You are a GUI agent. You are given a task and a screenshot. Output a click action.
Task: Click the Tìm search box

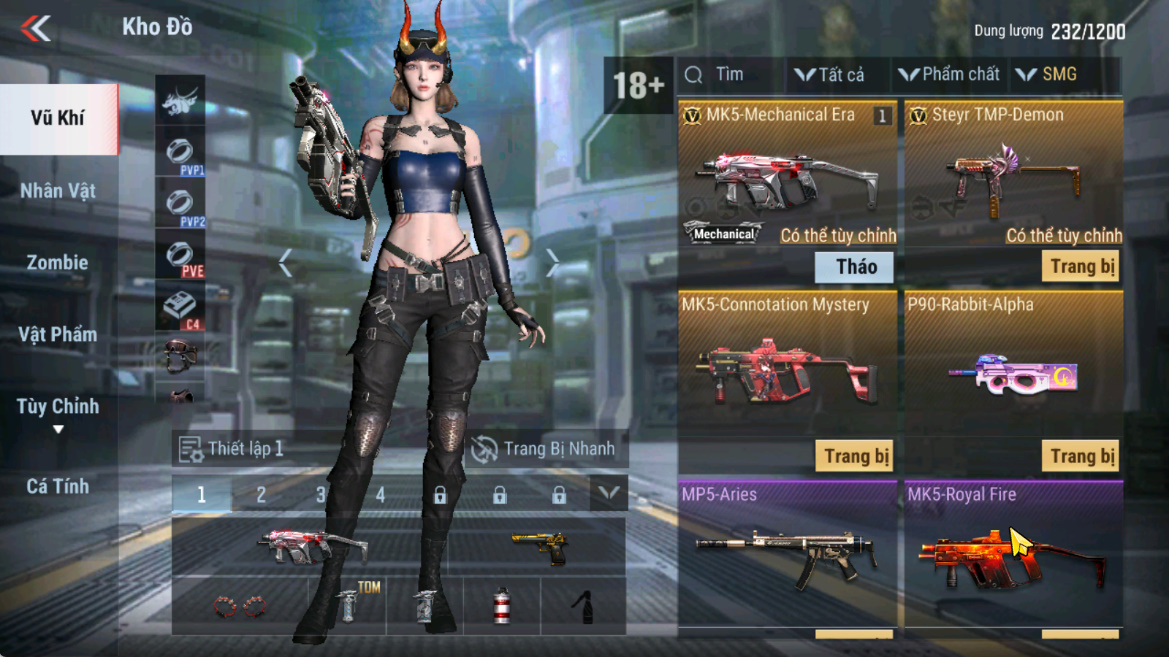point(729,75)
